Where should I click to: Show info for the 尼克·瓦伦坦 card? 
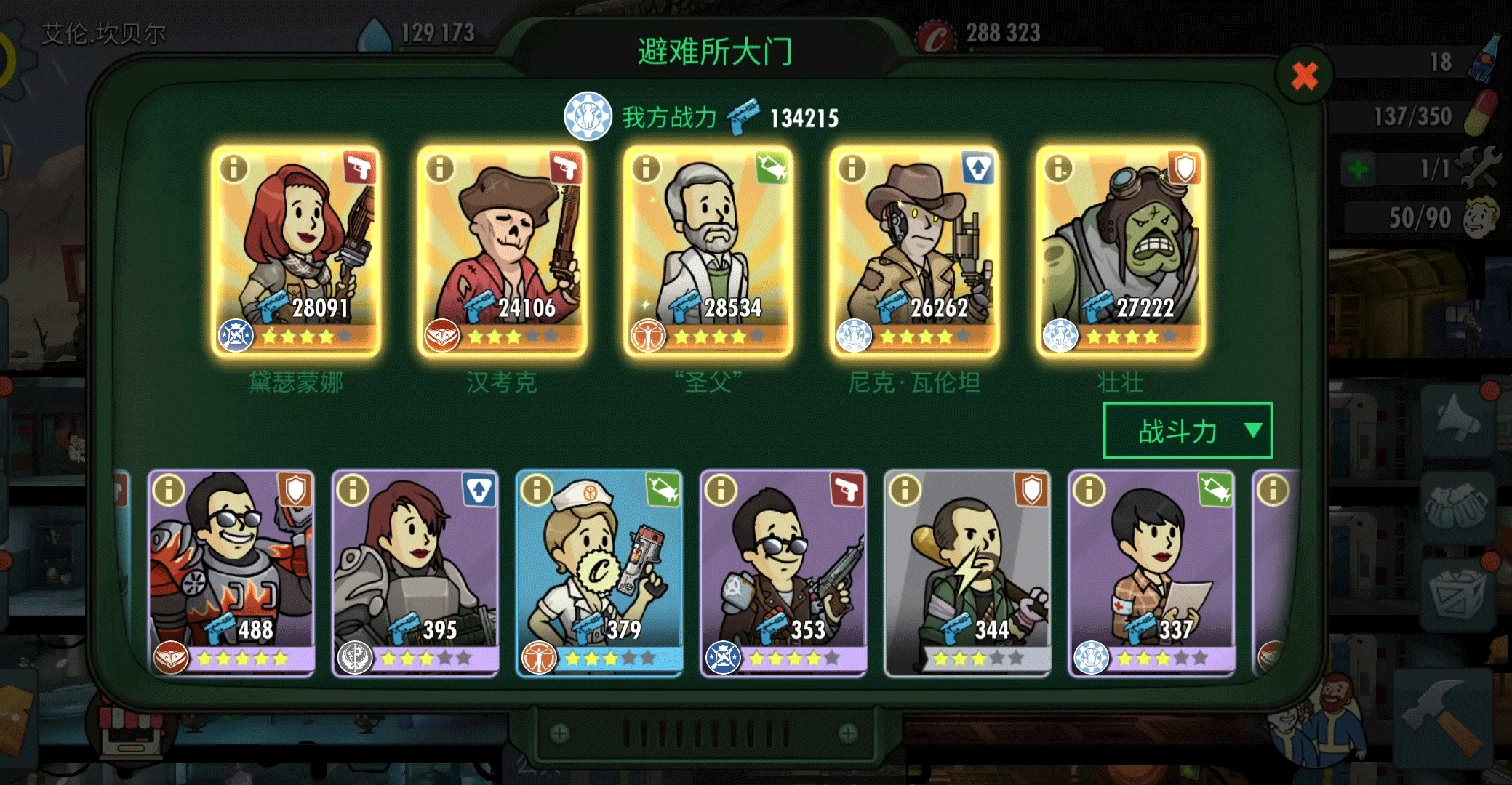[852, 169]
